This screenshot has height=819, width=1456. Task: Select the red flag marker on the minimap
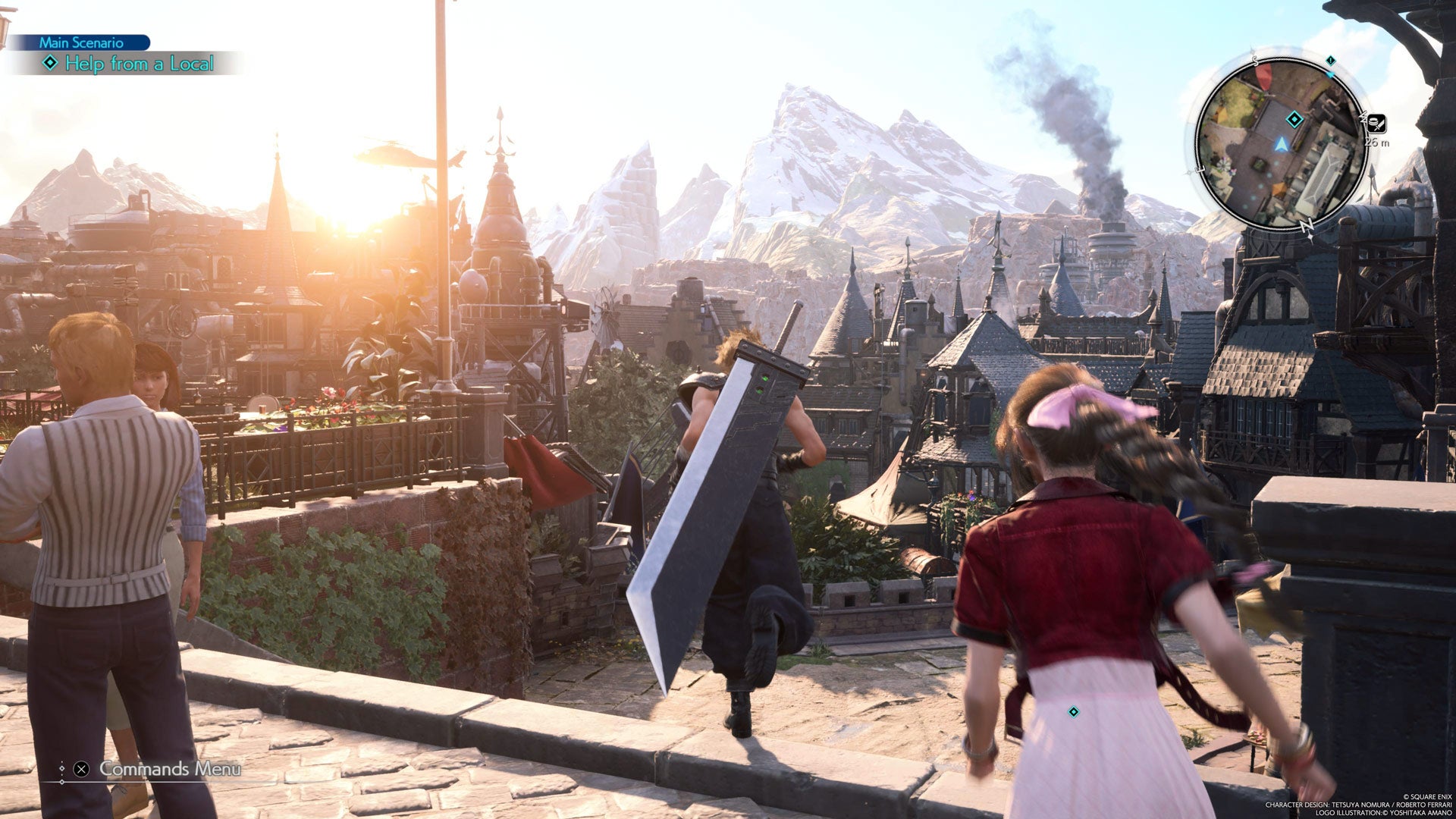[1263, 77]
